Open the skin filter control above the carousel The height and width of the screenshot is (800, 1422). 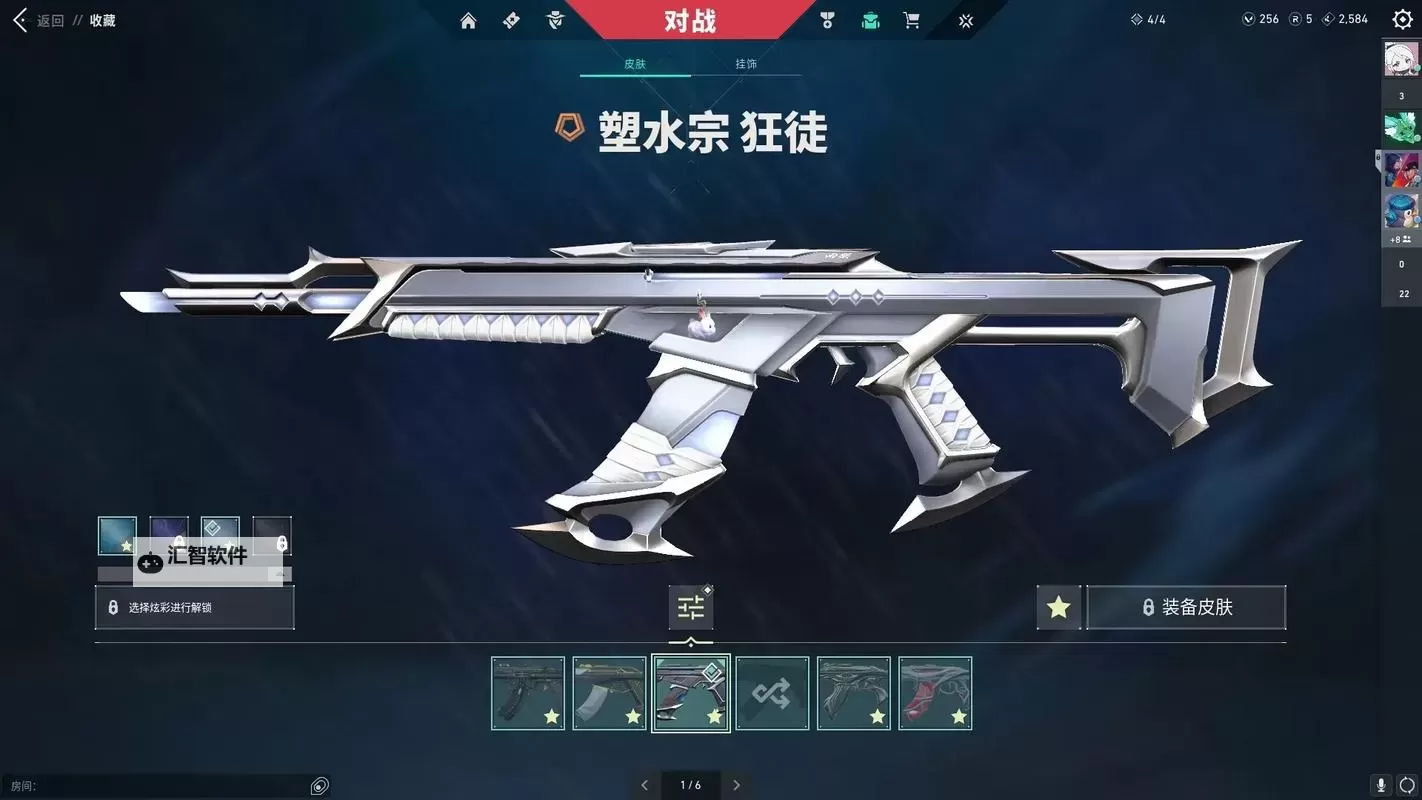click(691, 606)
